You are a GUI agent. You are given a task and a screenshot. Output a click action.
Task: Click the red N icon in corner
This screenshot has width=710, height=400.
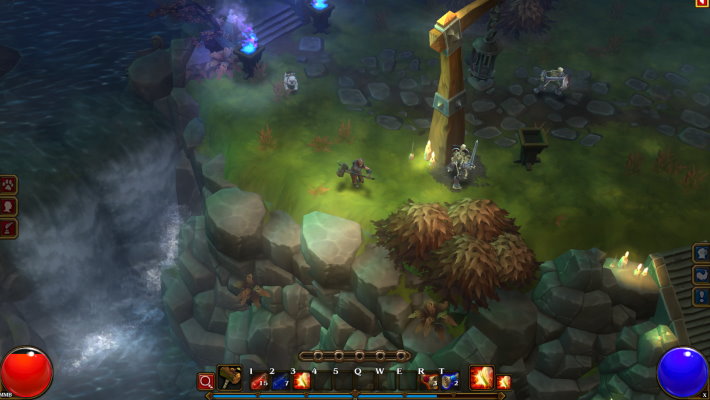click(702, 4)
